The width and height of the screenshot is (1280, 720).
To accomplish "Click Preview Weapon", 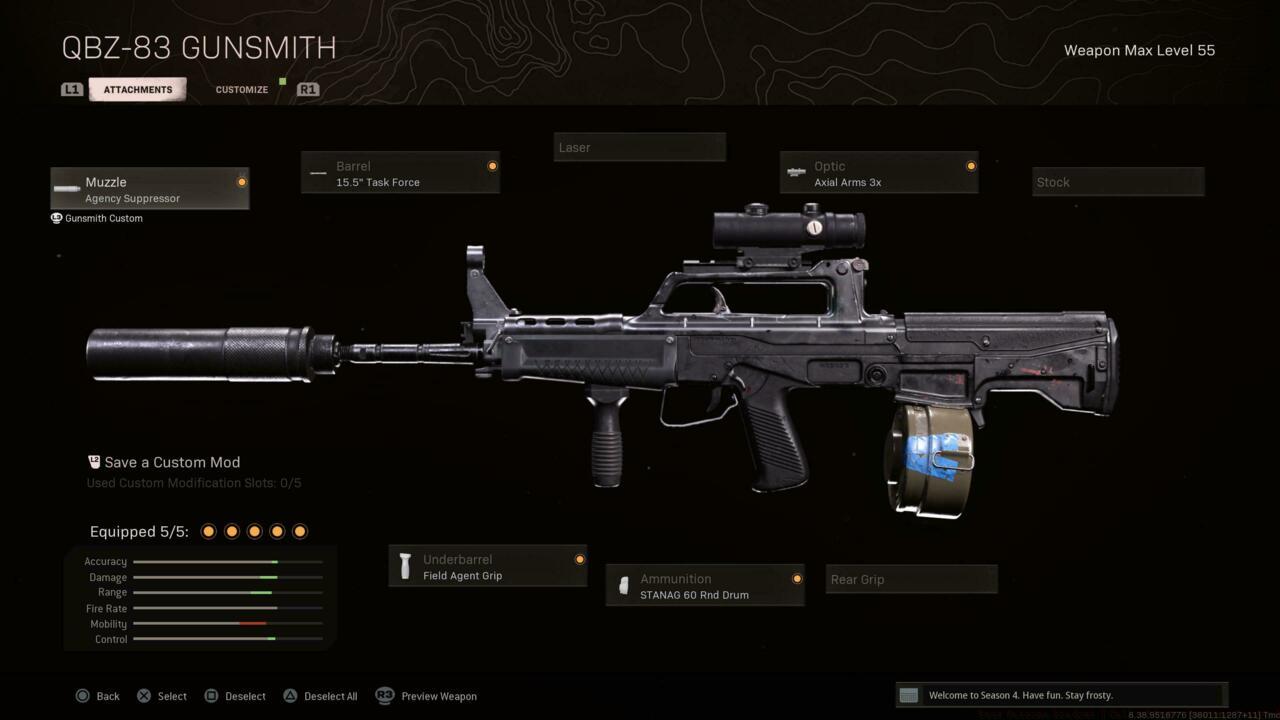I will click(438, 696).
